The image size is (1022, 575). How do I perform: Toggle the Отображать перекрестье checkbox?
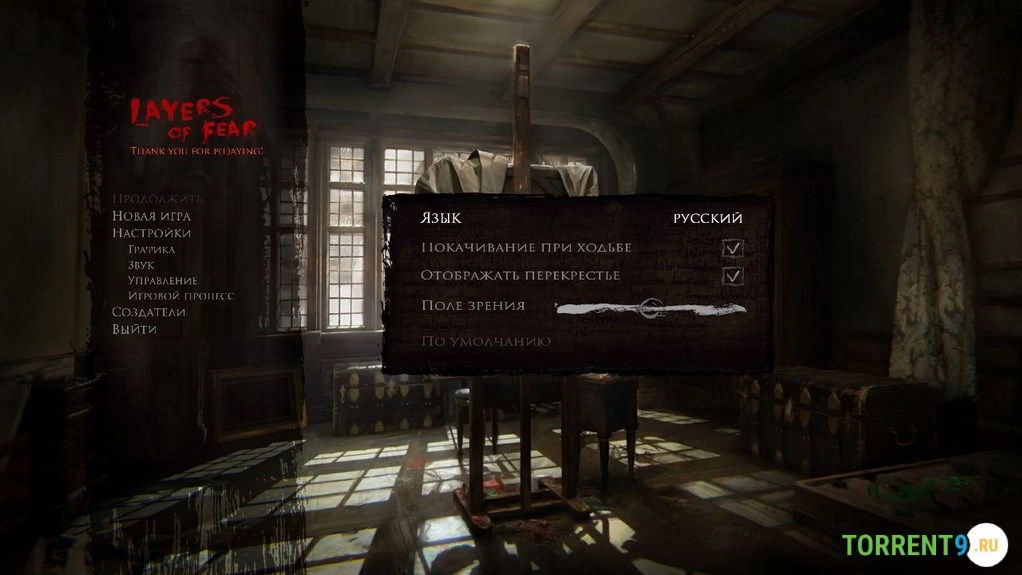pyautogui.click(x=733, y=276)
